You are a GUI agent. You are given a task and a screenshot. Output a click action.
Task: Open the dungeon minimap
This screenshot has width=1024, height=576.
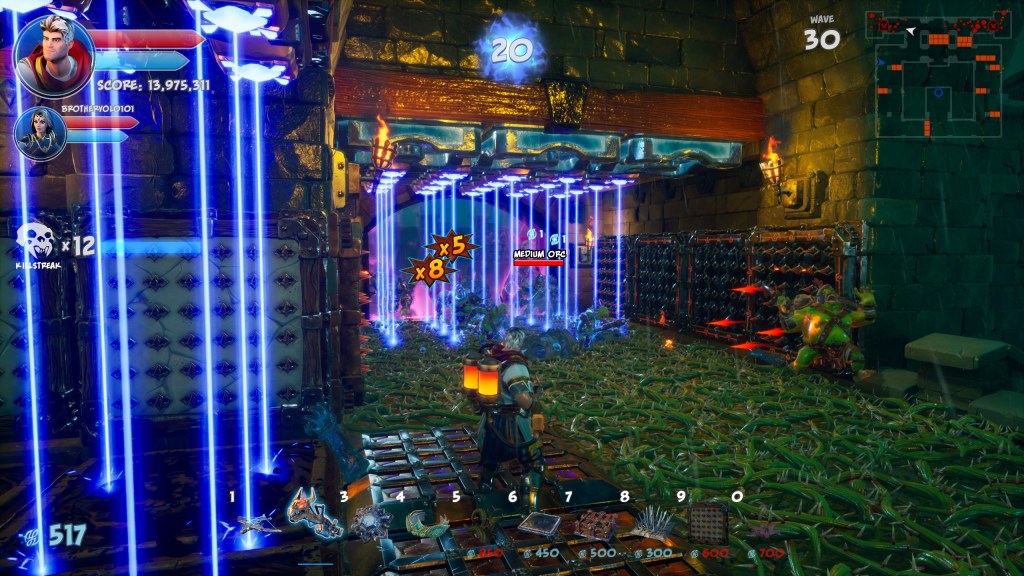point(937,74)
